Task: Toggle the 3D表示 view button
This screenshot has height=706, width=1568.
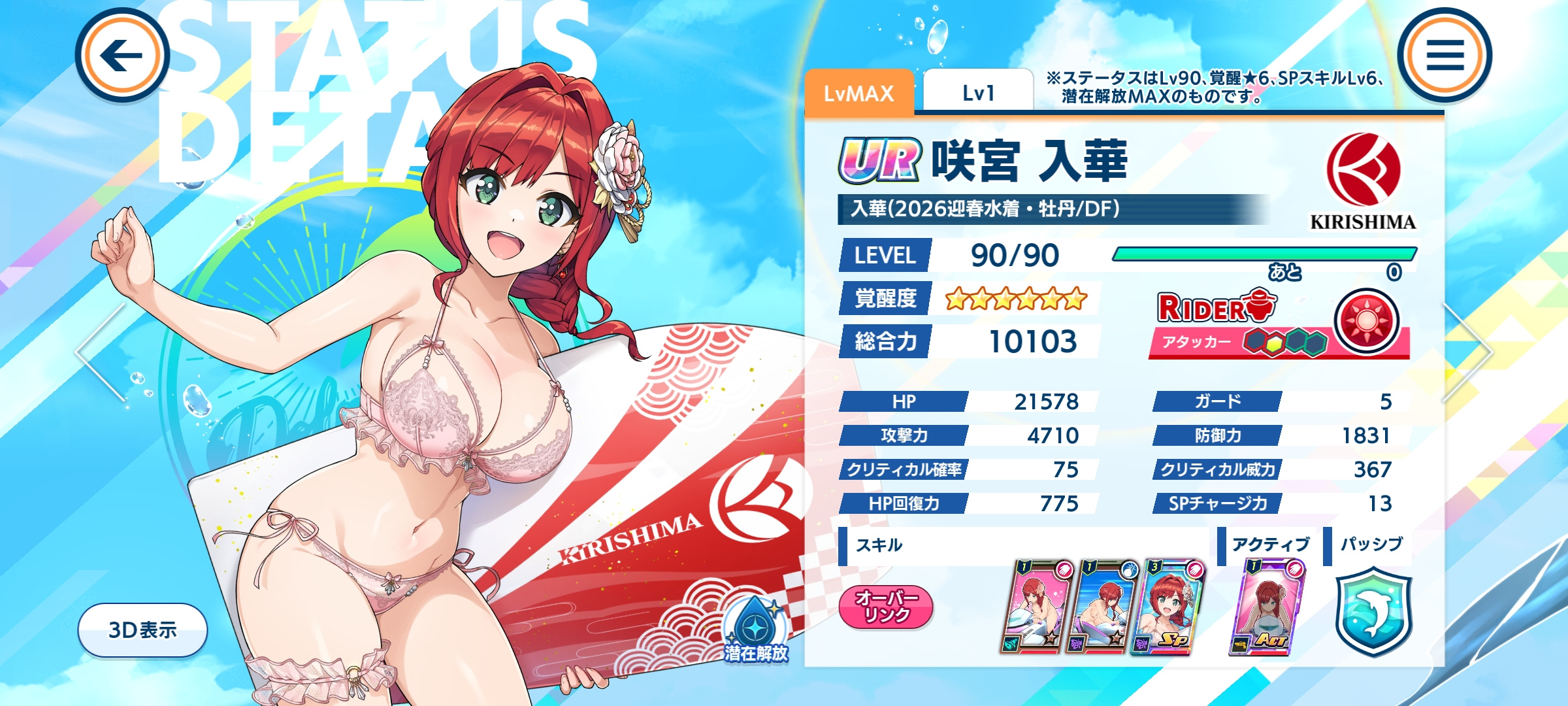Action: pos(142,630)
